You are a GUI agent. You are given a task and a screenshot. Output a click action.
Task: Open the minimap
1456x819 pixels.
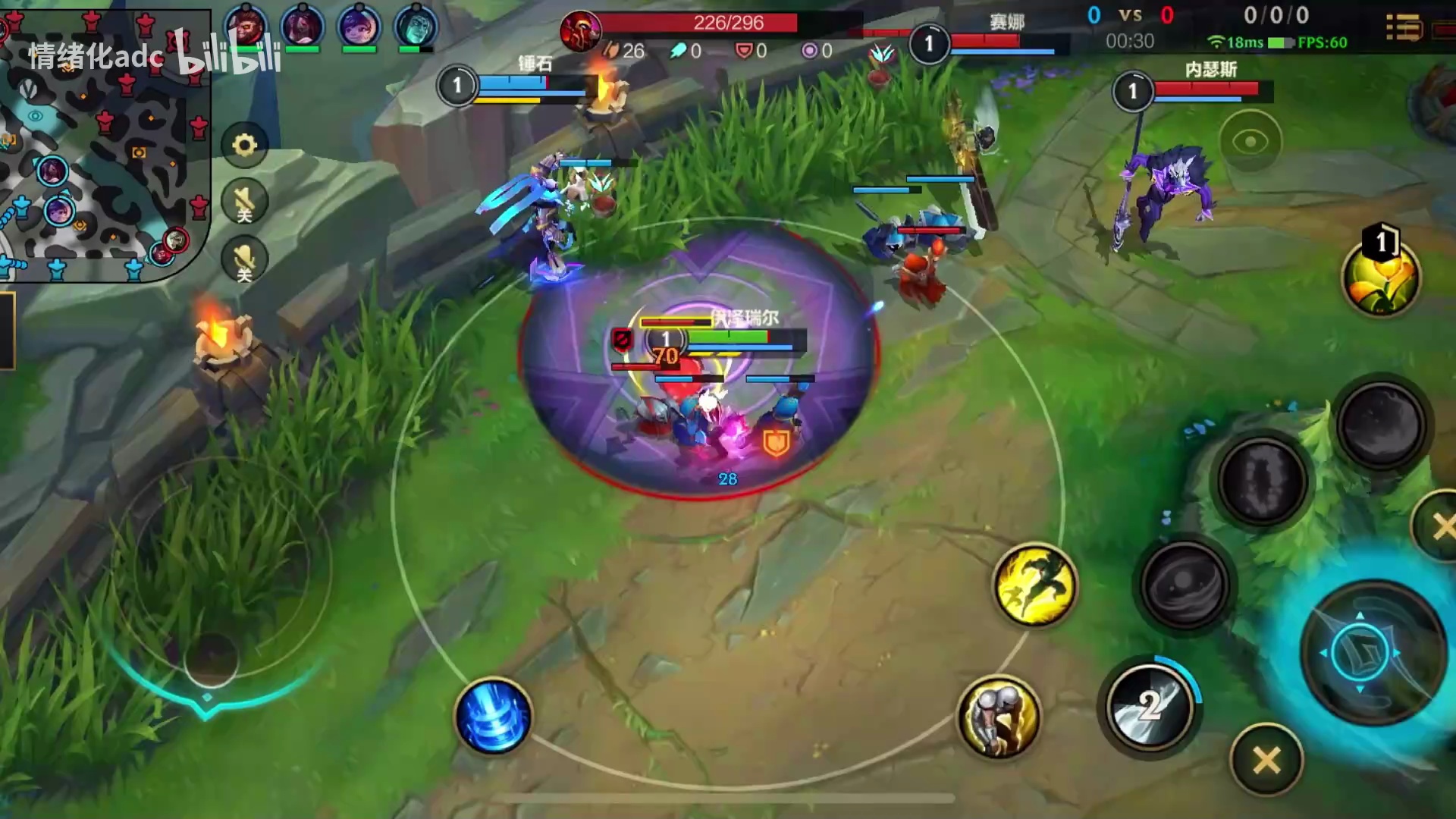click(105, 144)
